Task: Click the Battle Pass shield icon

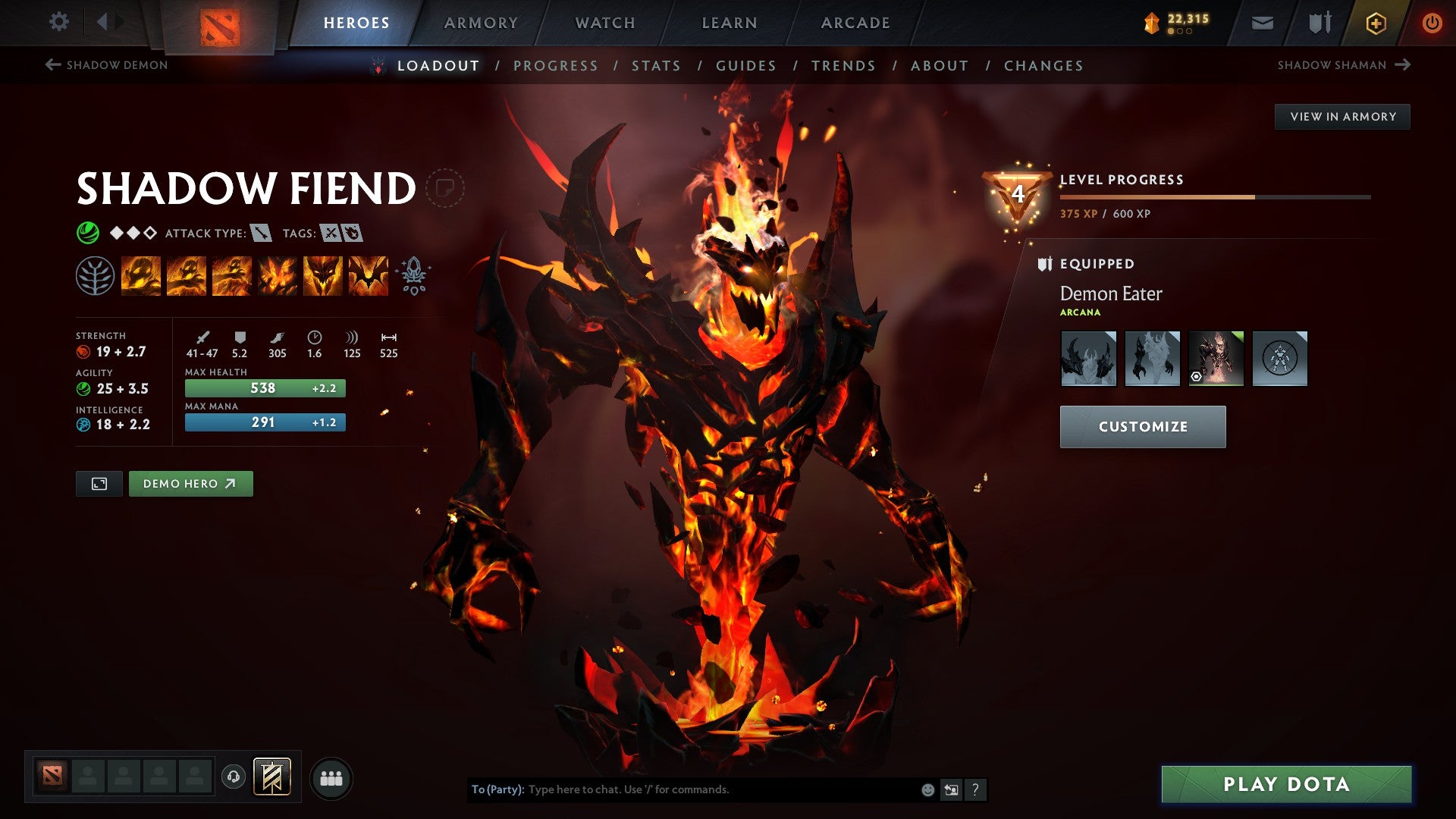Action: point(1319,23)
